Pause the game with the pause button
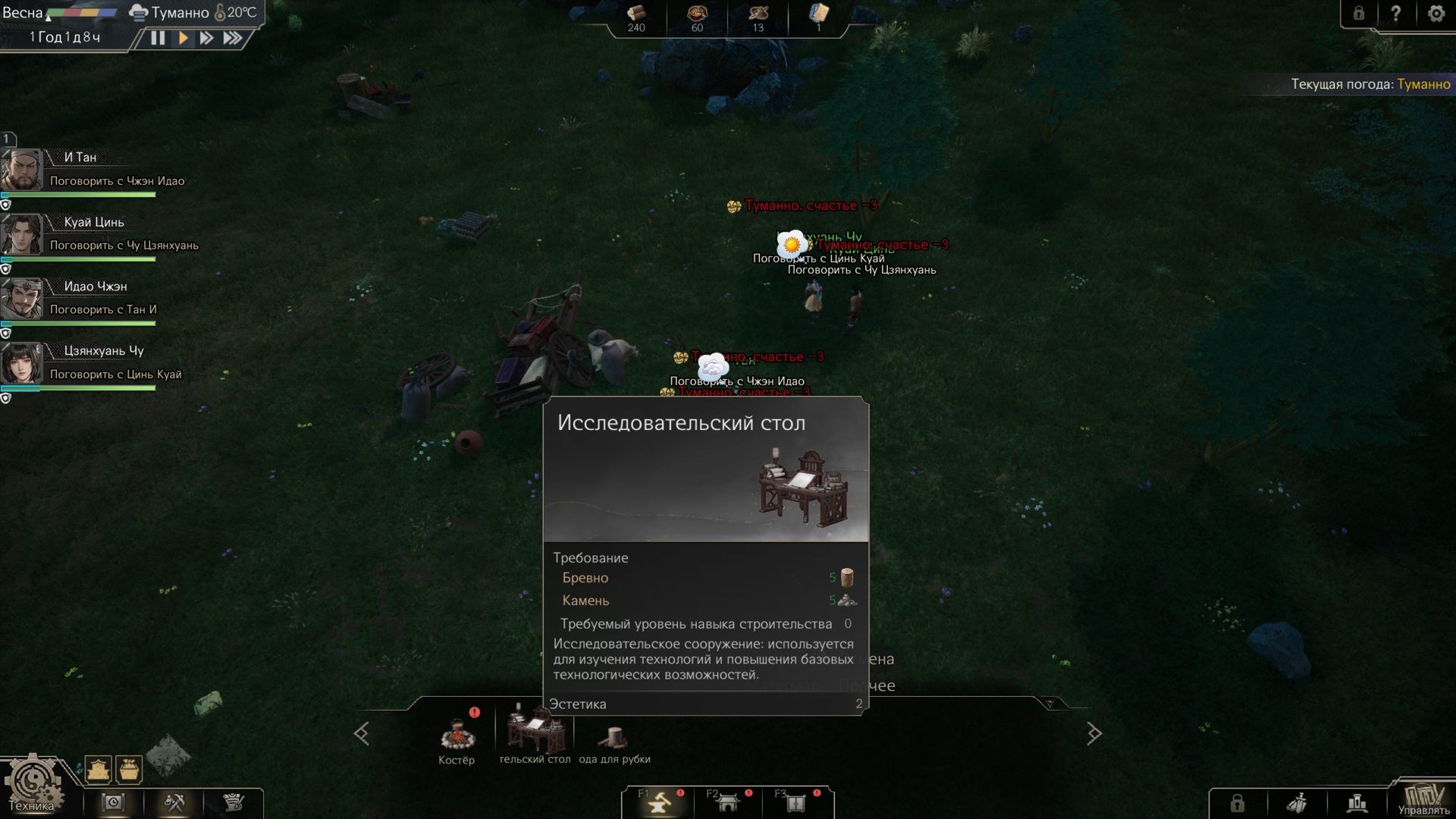The width and height of the screenshot is (1456, 819). click(158, 38)
